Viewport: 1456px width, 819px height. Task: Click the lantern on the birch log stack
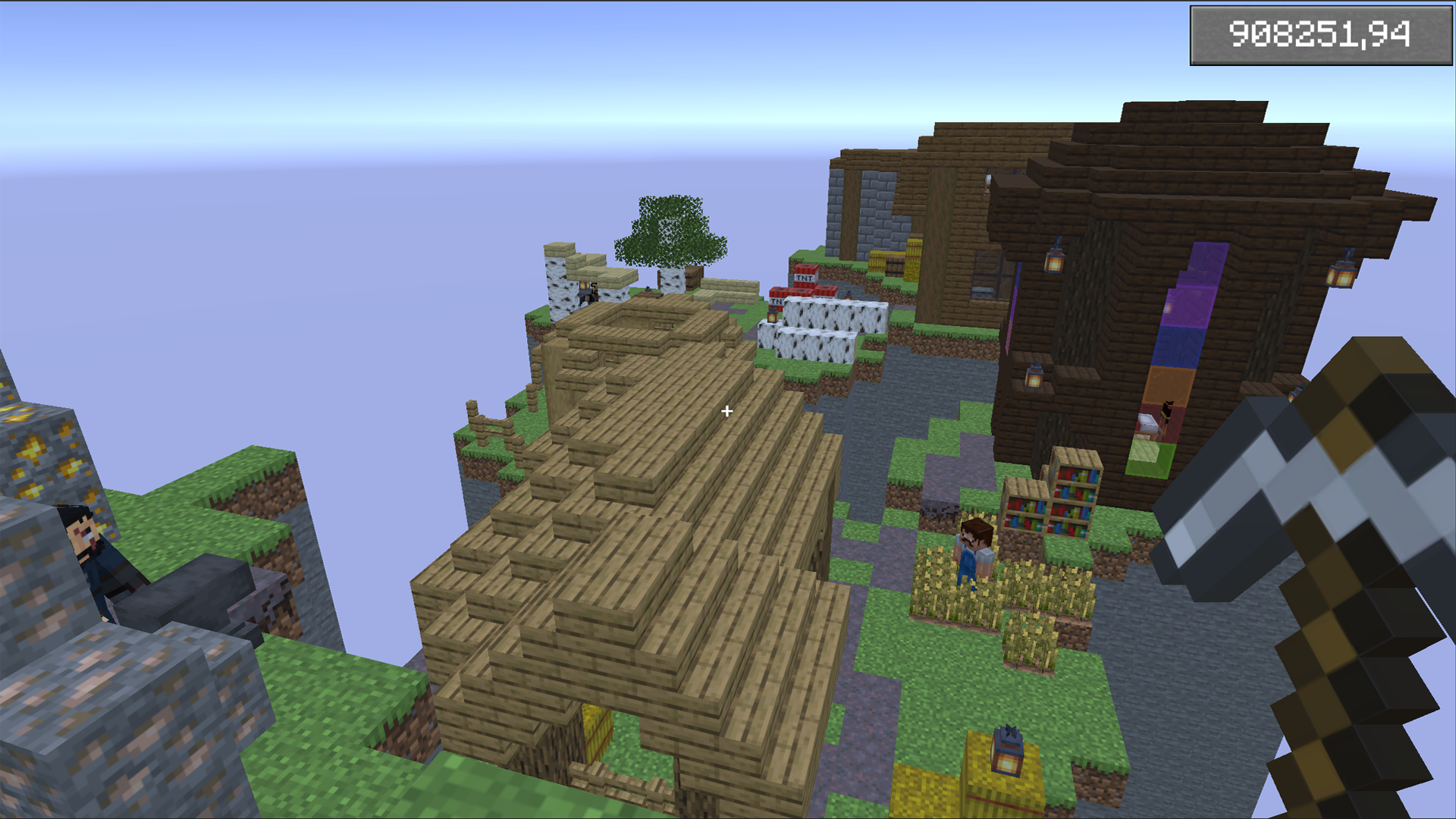point(773,314)
